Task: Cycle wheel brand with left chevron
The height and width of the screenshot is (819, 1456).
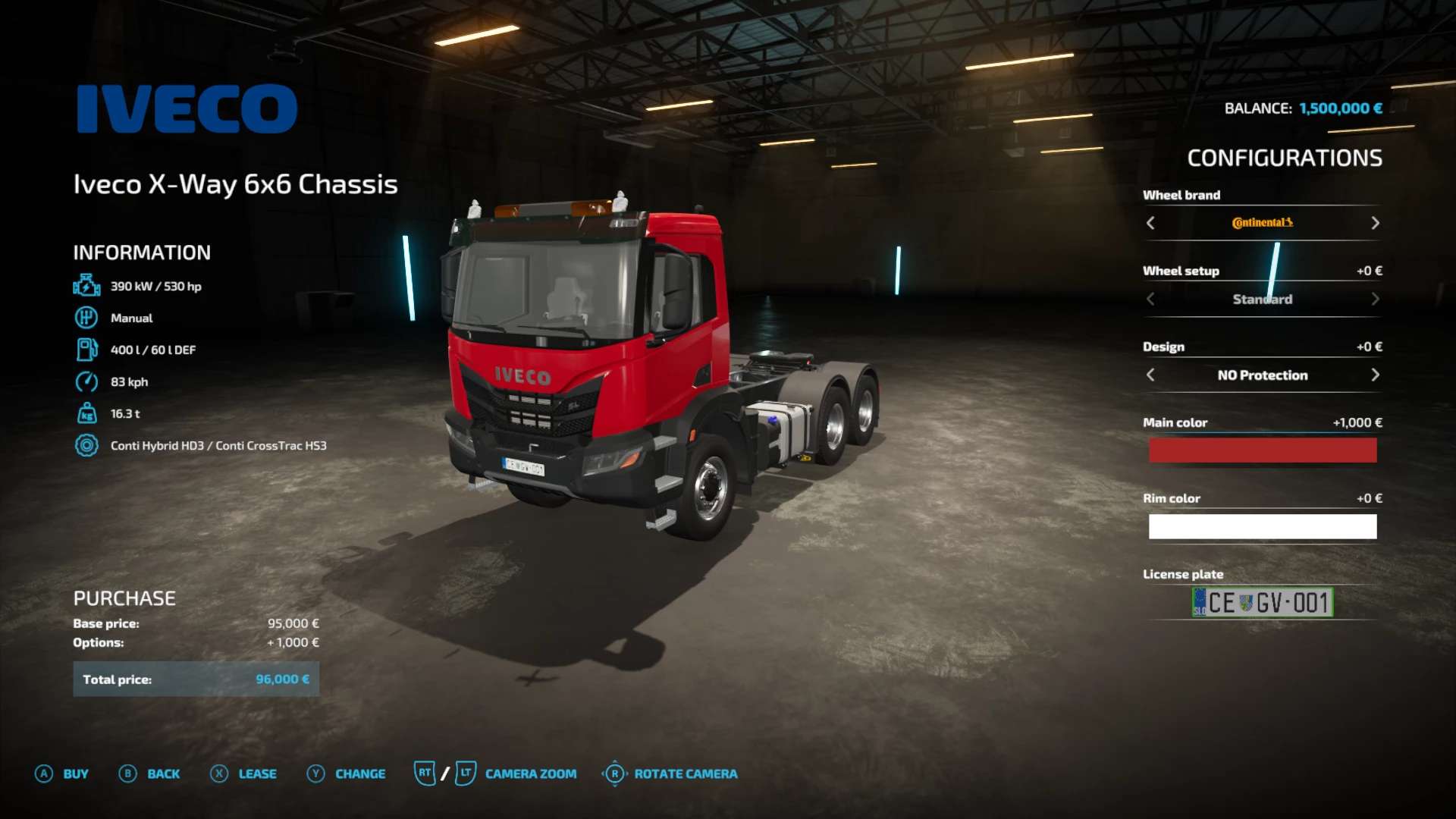Action: (x=1150, y=223)
